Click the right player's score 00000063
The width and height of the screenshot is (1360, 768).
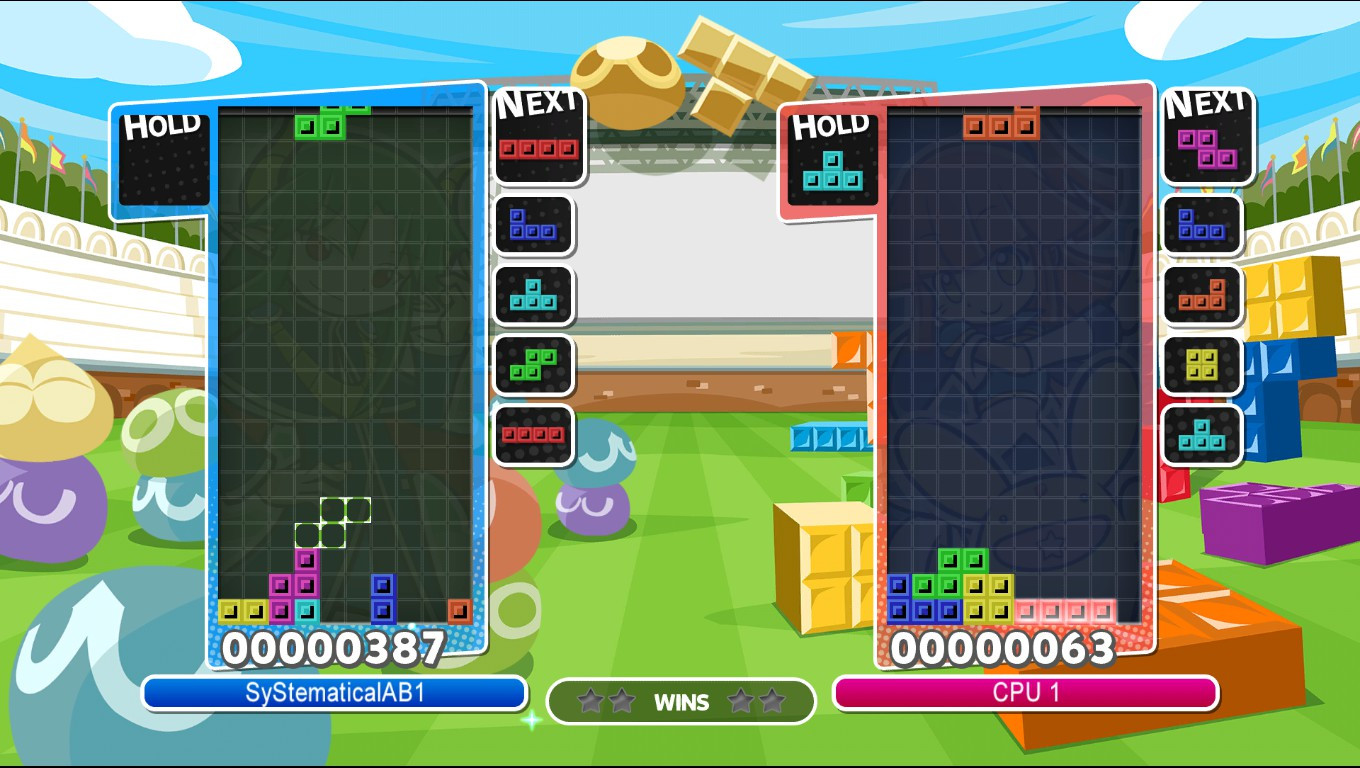click(x=1001, y=649)
